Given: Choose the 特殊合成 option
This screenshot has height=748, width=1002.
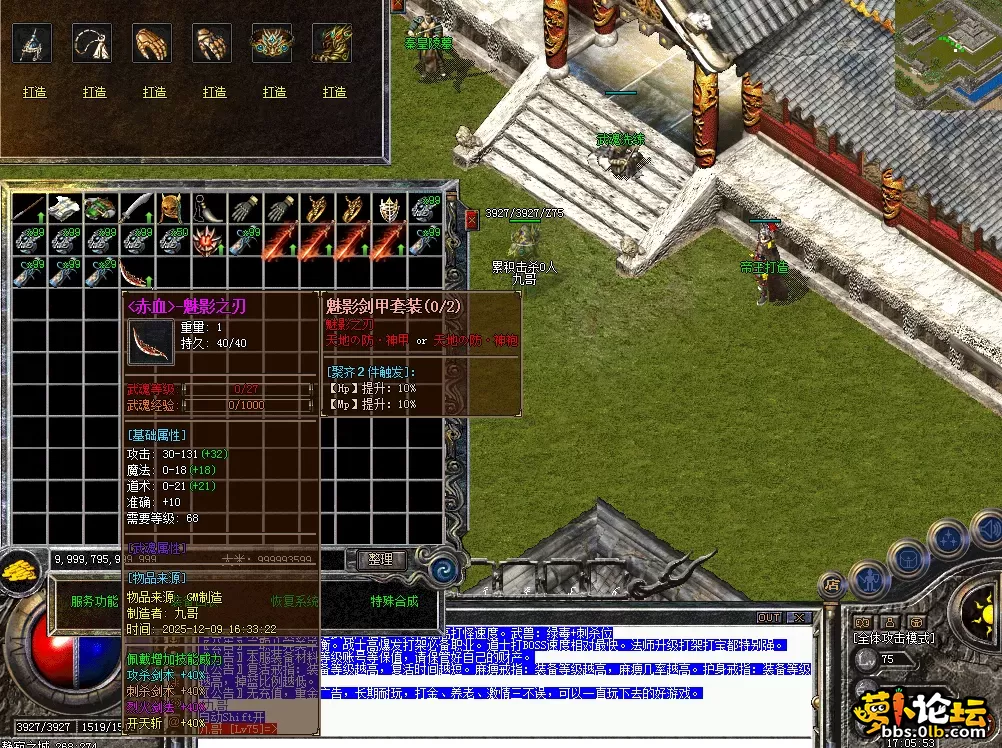Looking at the screenshot, I should (x=394, y=601).
